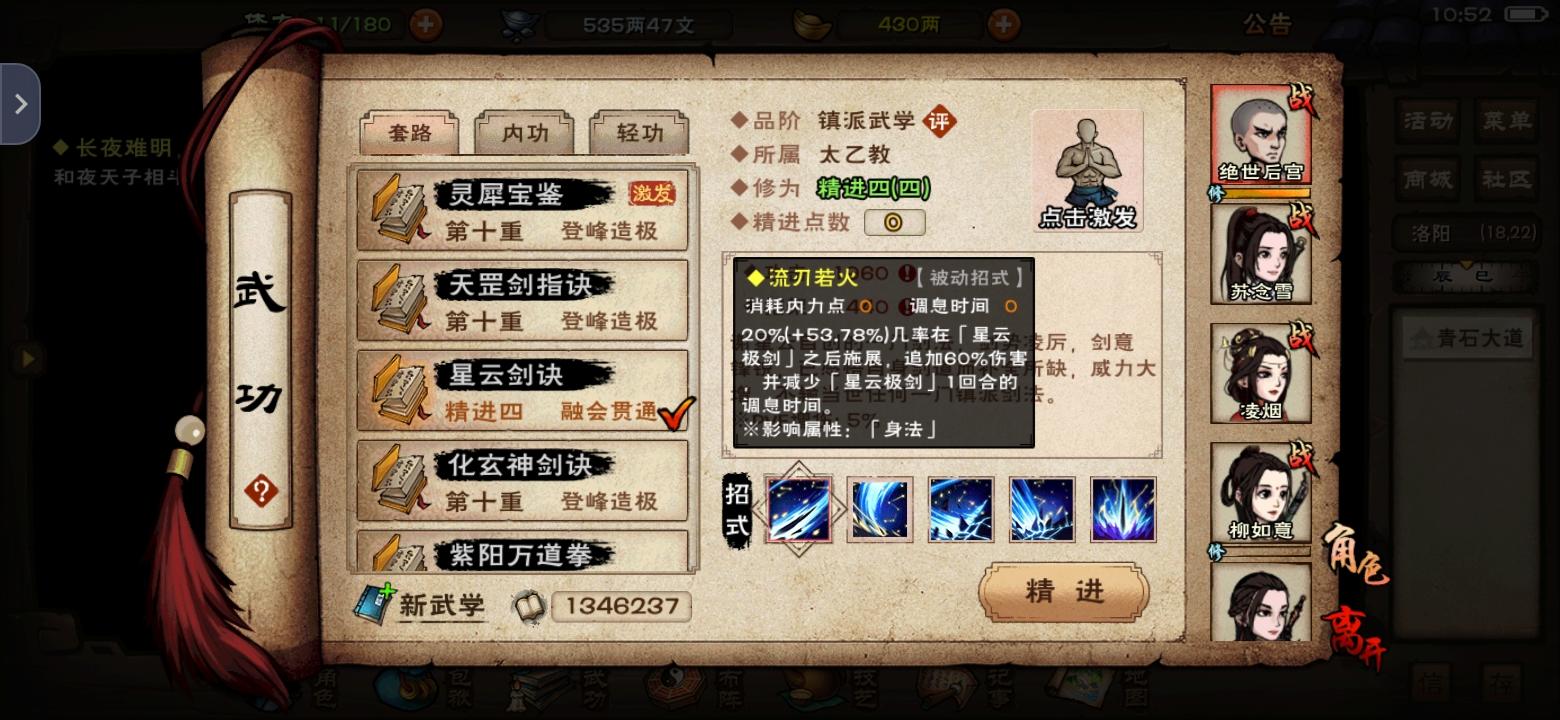Switch to the 内功 tab
The height and width of the screenshot is (720, 1560).
point(524,132)
